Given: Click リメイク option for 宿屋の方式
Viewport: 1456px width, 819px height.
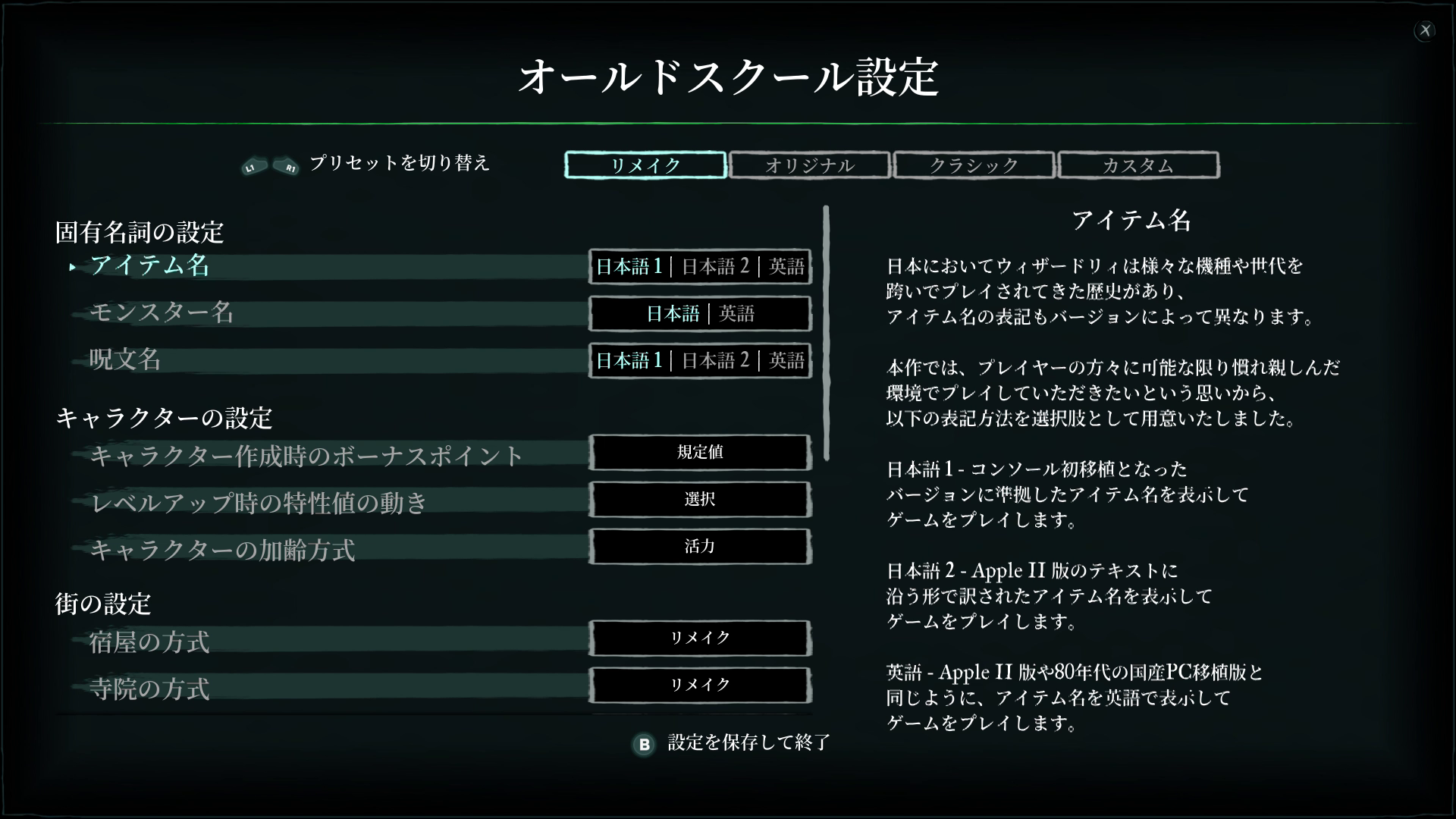Looking at the screenshot, I should pos(699,639).
